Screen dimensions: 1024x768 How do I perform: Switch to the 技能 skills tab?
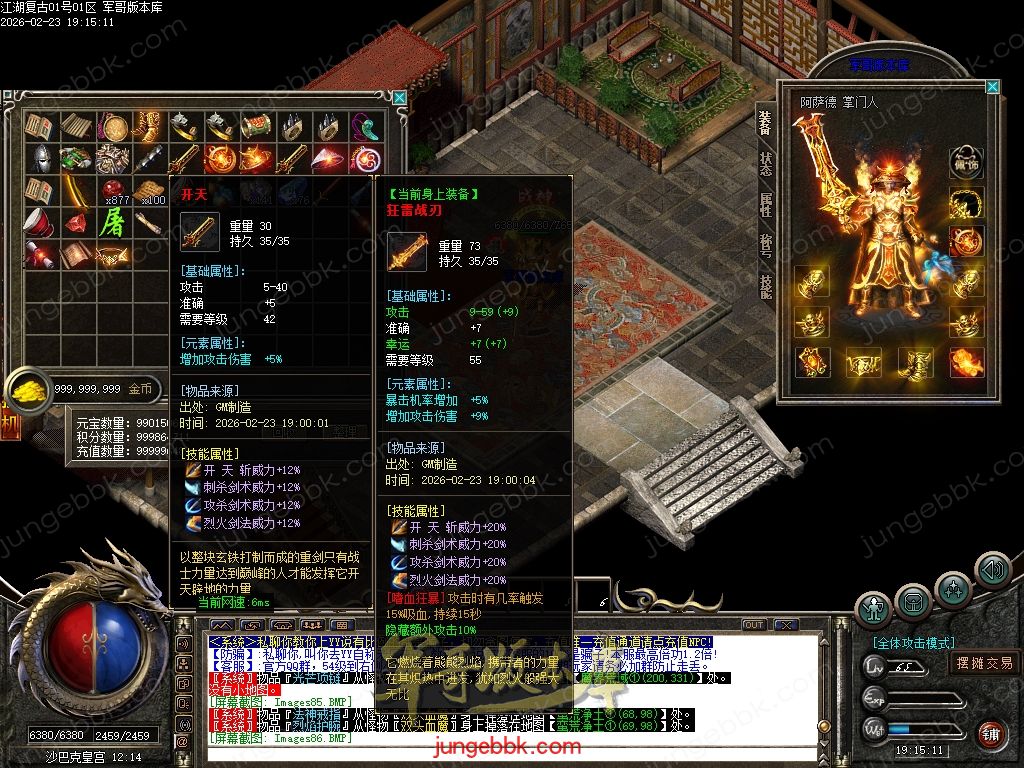click(765, 287)
